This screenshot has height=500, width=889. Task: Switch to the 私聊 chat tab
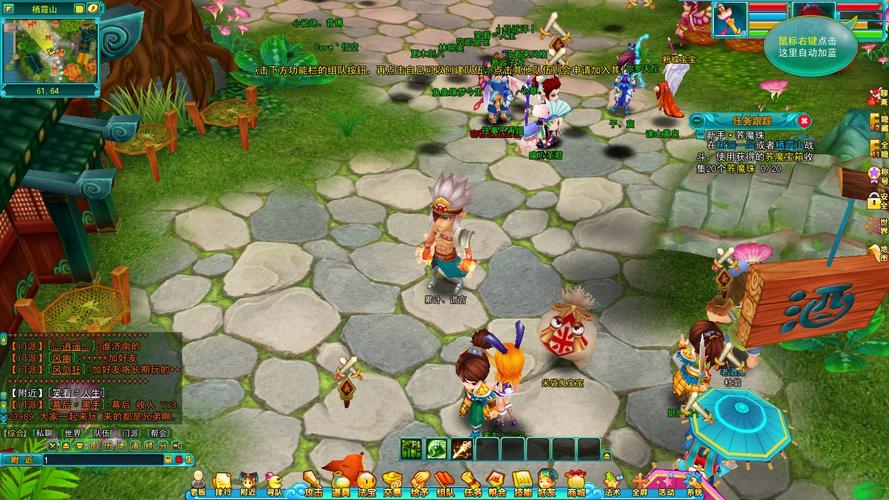pyautogui.click(x=43, y=433)
